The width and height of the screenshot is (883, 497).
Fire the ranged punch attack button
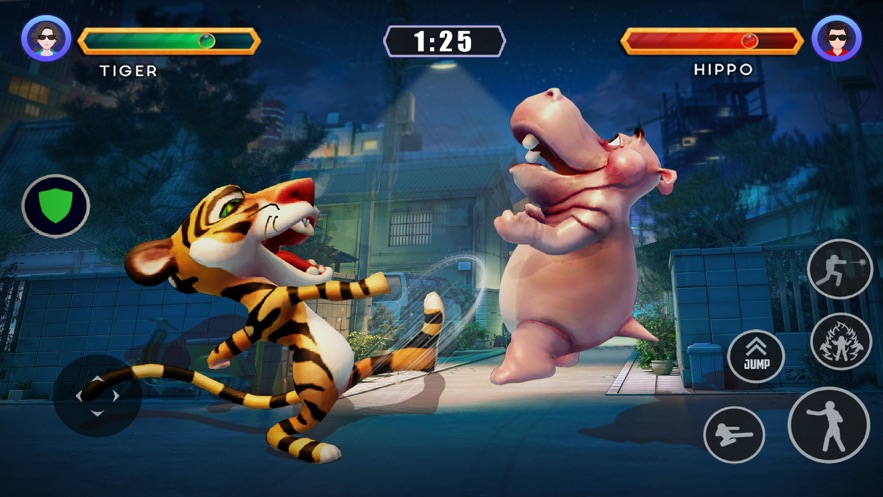pos(840,269)
